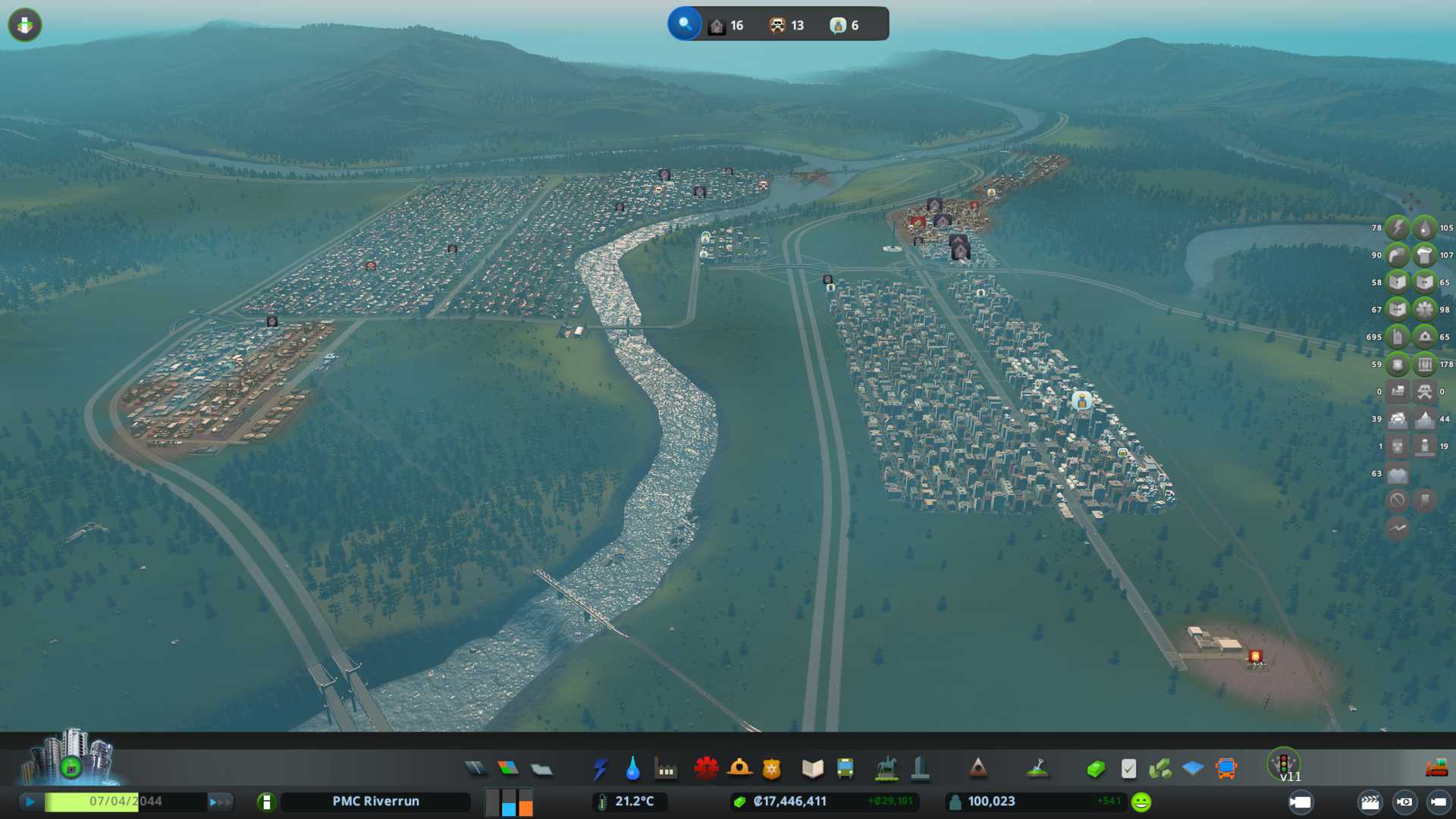
Task: Open the Policies checklist panel
Action: click(1128, 769)
